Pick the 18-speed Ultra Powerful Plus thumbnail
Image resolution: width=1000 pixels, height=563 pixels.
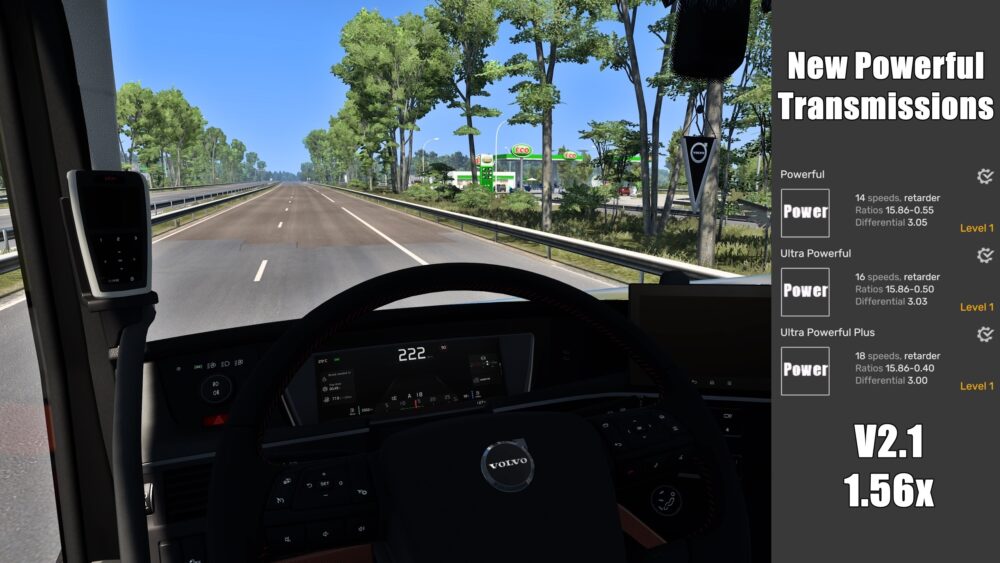(805, 370)
